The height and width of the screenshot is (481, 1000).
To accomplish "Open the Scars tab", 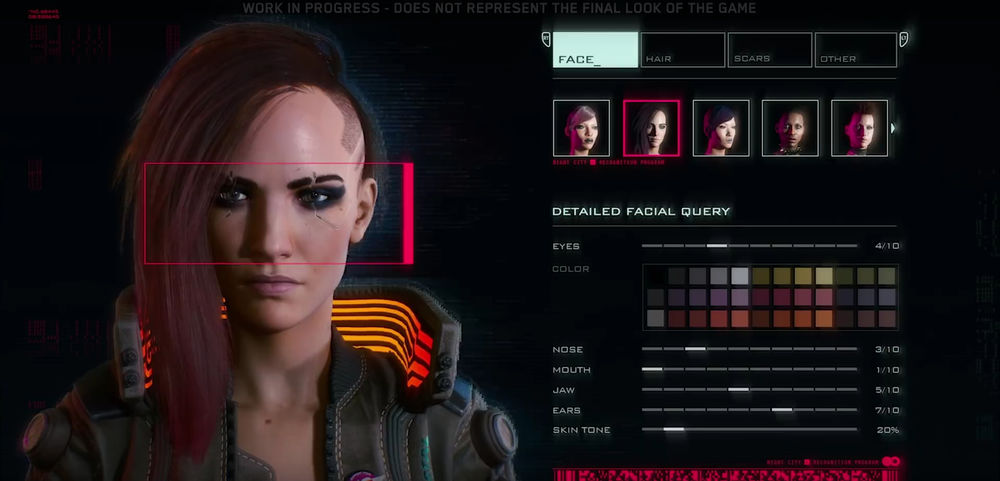I will pos(769,50).
